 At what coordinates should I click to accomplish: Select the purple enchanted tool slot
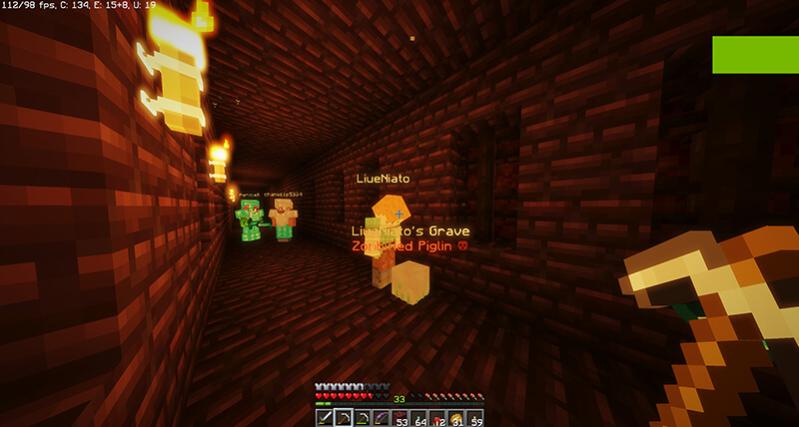[380, 416]
